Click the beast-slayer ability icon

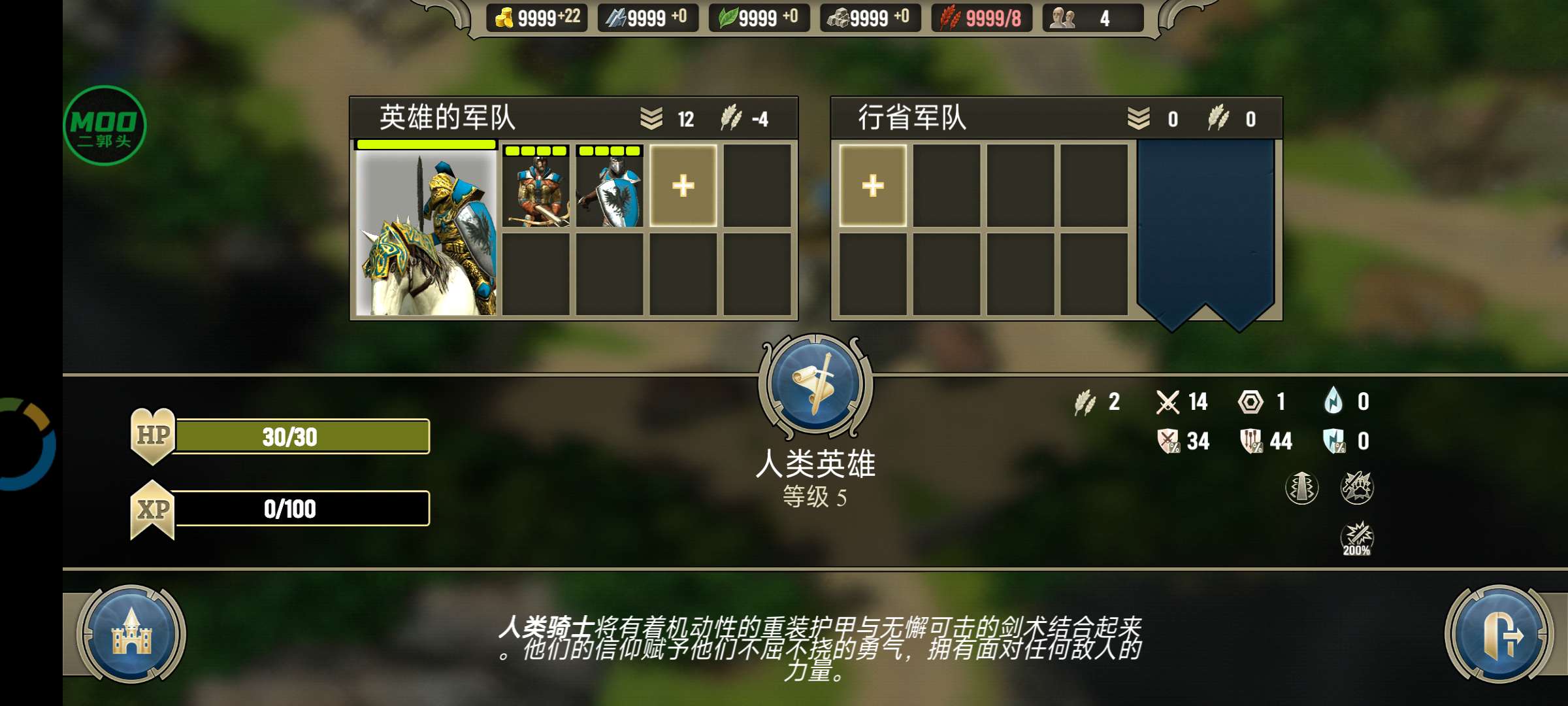[1356, 486]
